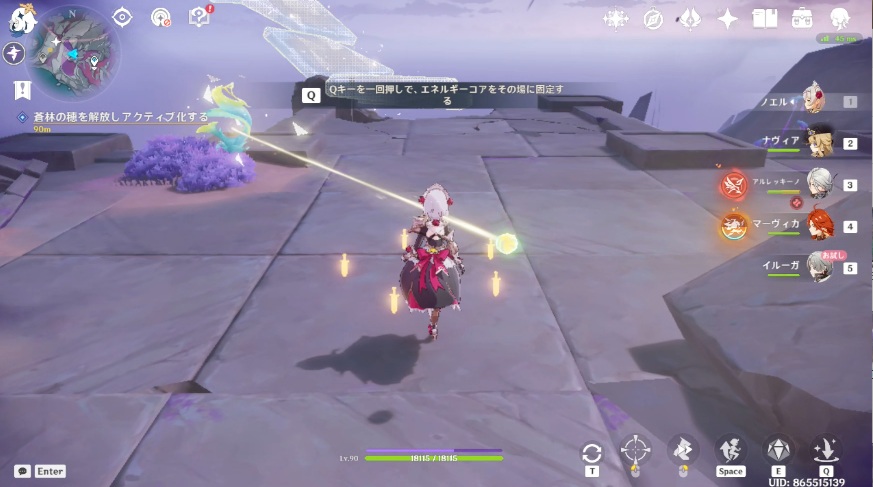Open the four-pointed star wish icon
The image size is (873, 487).
pyautogui.click(x=728, y=18)
